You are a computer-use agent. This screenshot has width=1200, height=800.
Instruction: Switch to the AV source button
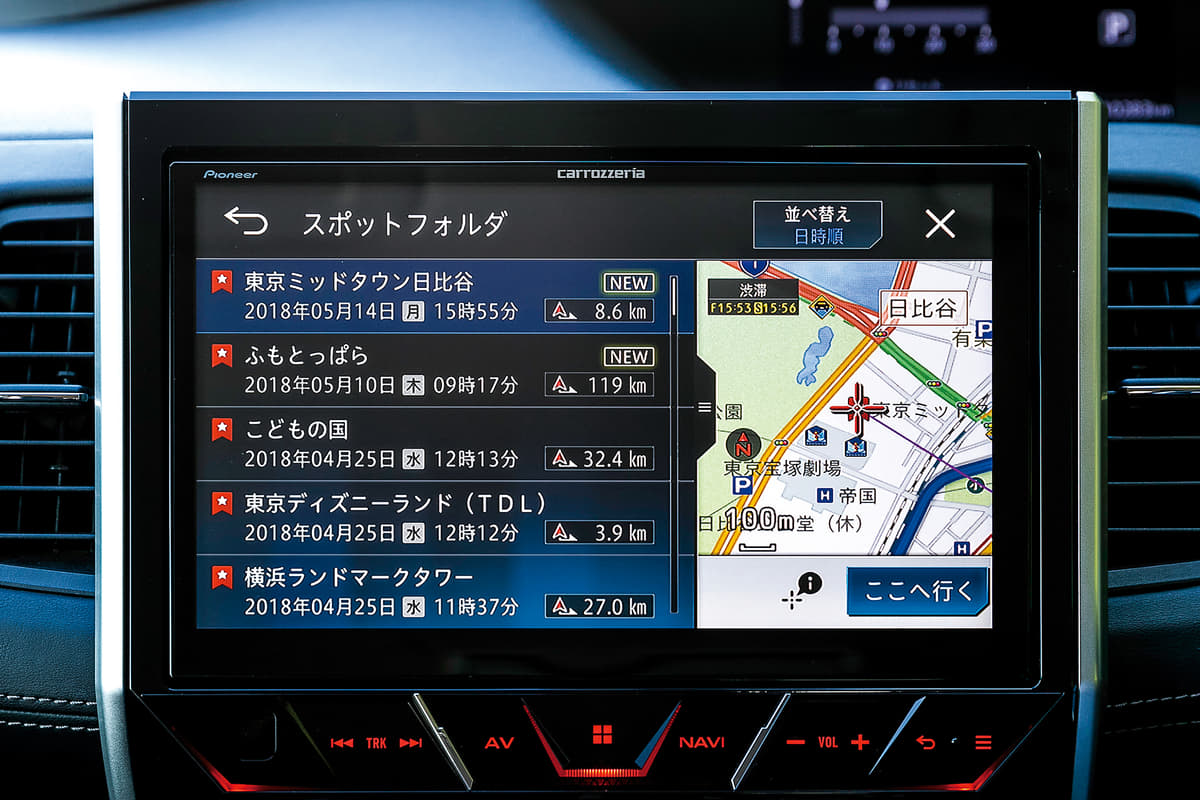tap(499, 742)
